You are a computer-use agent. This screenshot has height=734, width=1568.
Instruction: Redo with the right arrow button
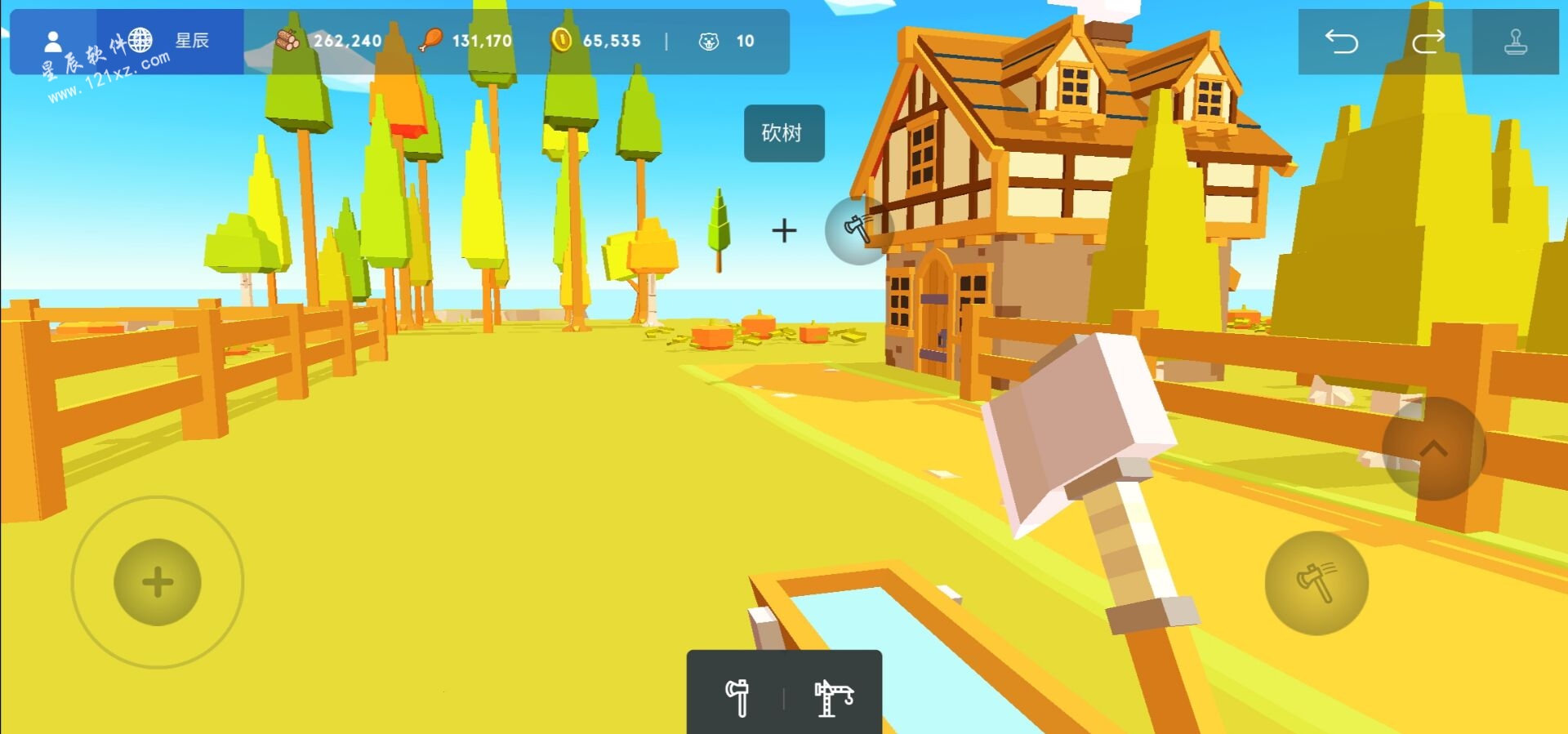click(x=1428, y=42)
